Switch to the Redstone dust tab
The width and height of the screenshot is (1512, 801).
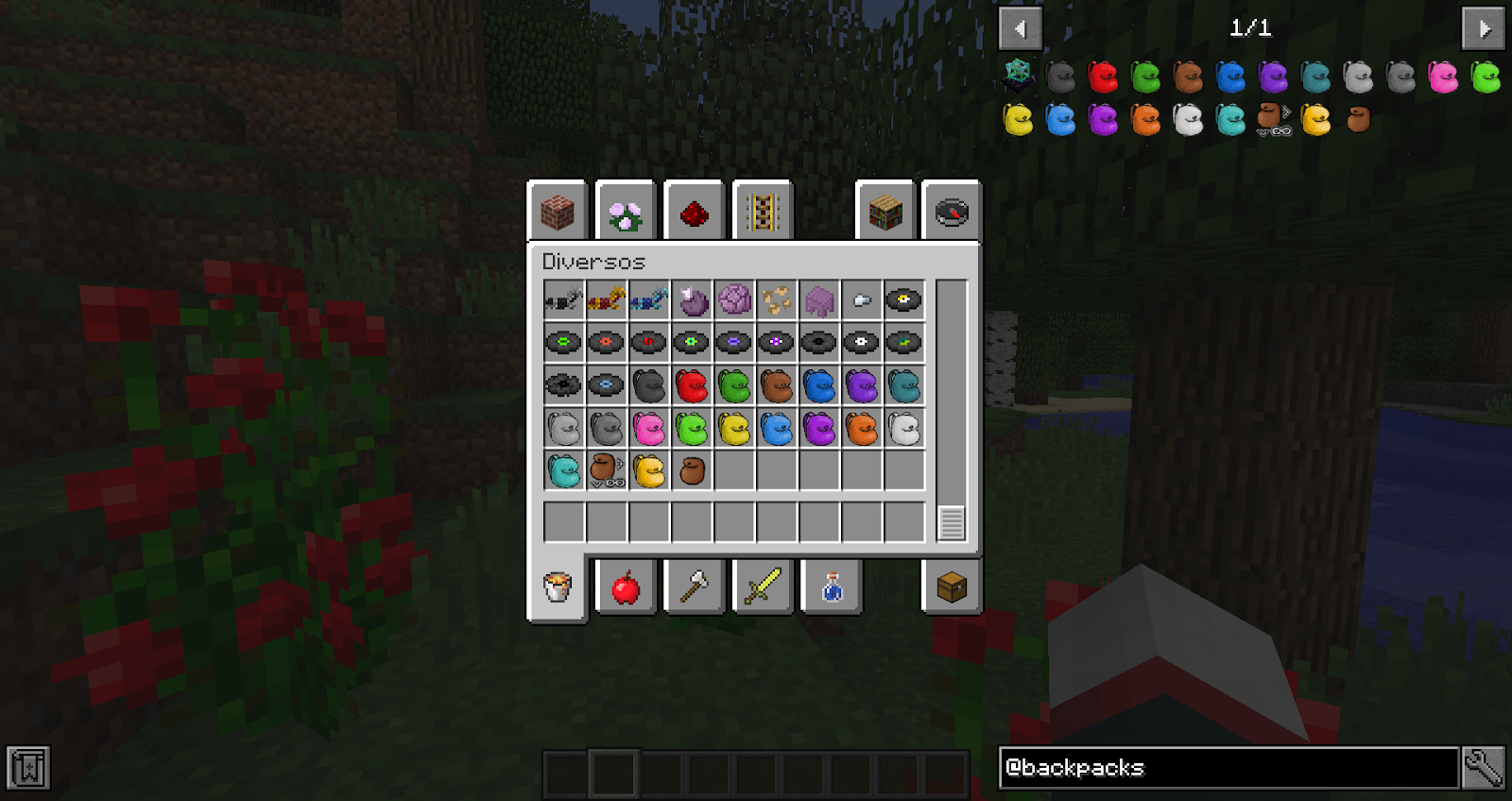(x=695, y=212)
